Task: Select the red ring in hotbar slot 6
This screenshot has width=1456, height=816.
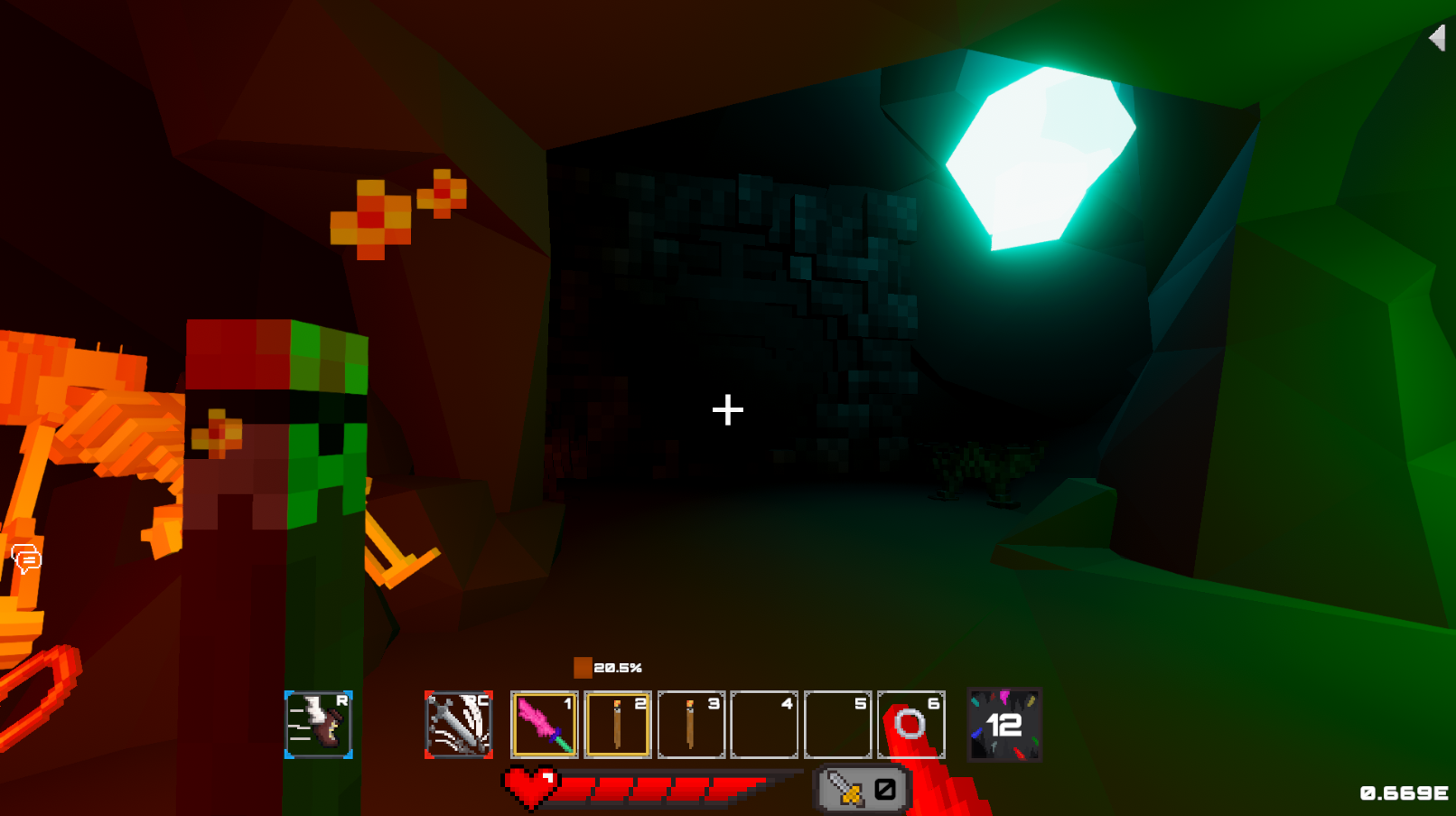Action: [x=910, y=722]
